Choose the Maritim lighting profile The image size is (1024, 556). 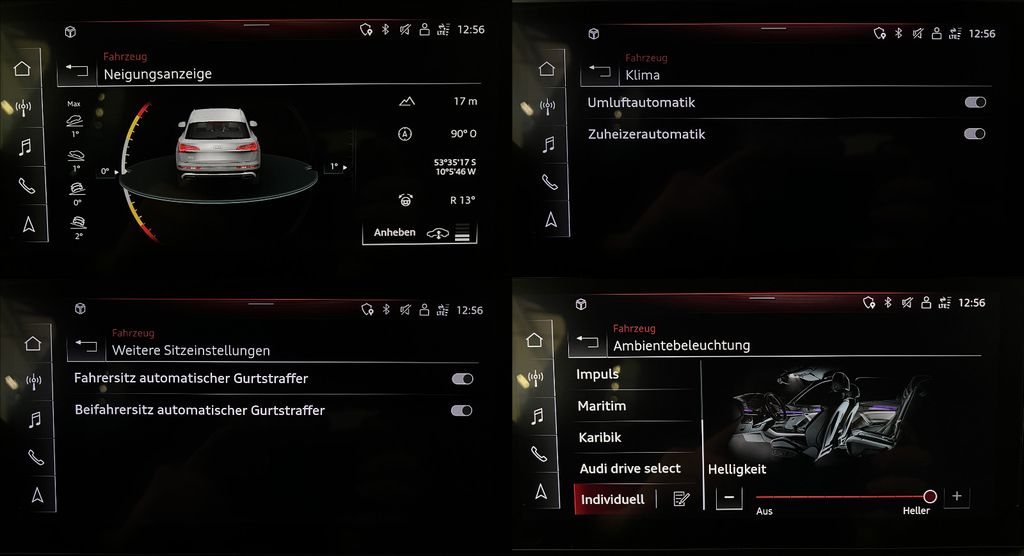click(602, 406)
